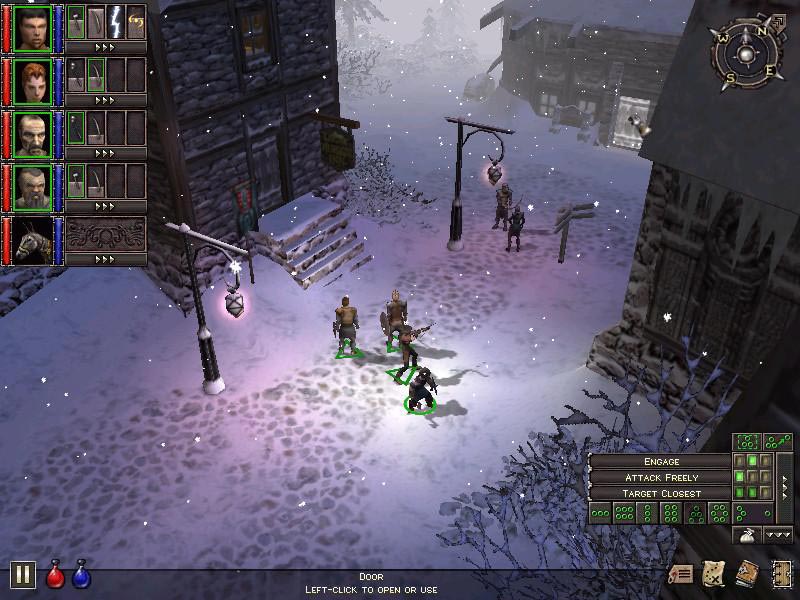The height and width of the screenshot is (600, 800).
Task: Click the Engage movement order
Action: coord(661,462)
